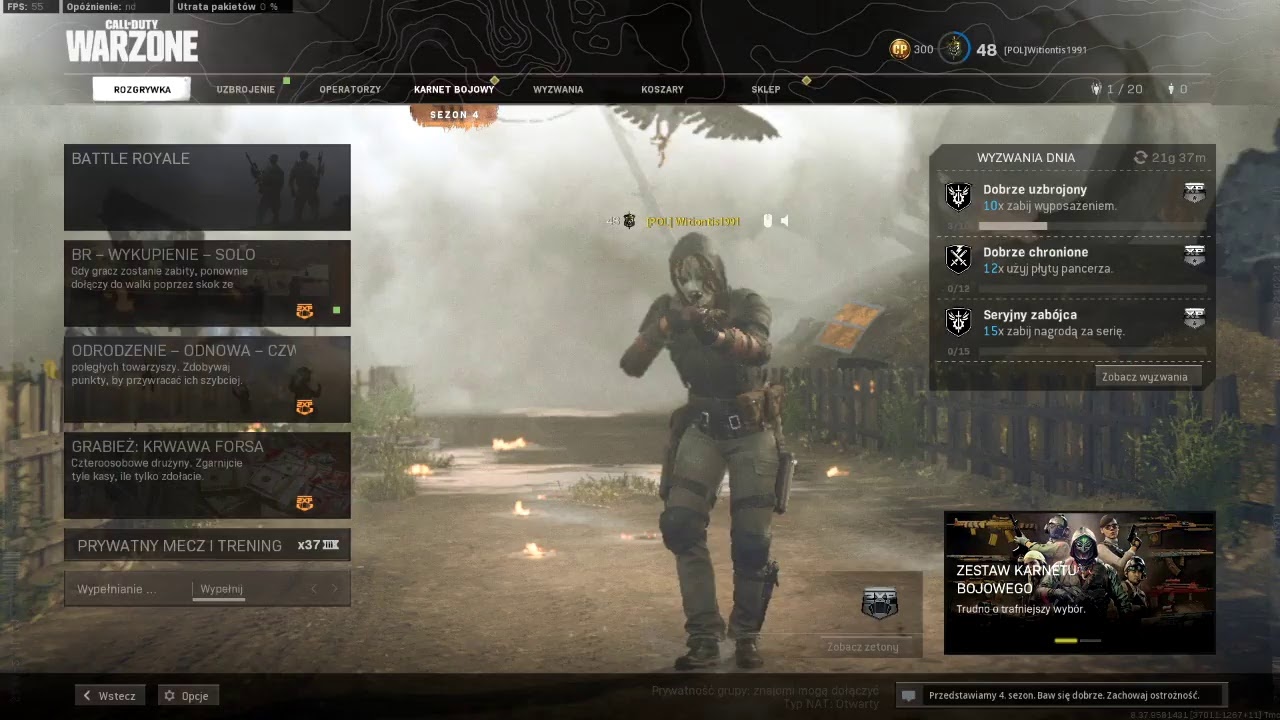The height and width of the screenshot is (720, 1280).
Task: Click Zobacz żetony to view tokens
Action: click(x=863, y=647)
